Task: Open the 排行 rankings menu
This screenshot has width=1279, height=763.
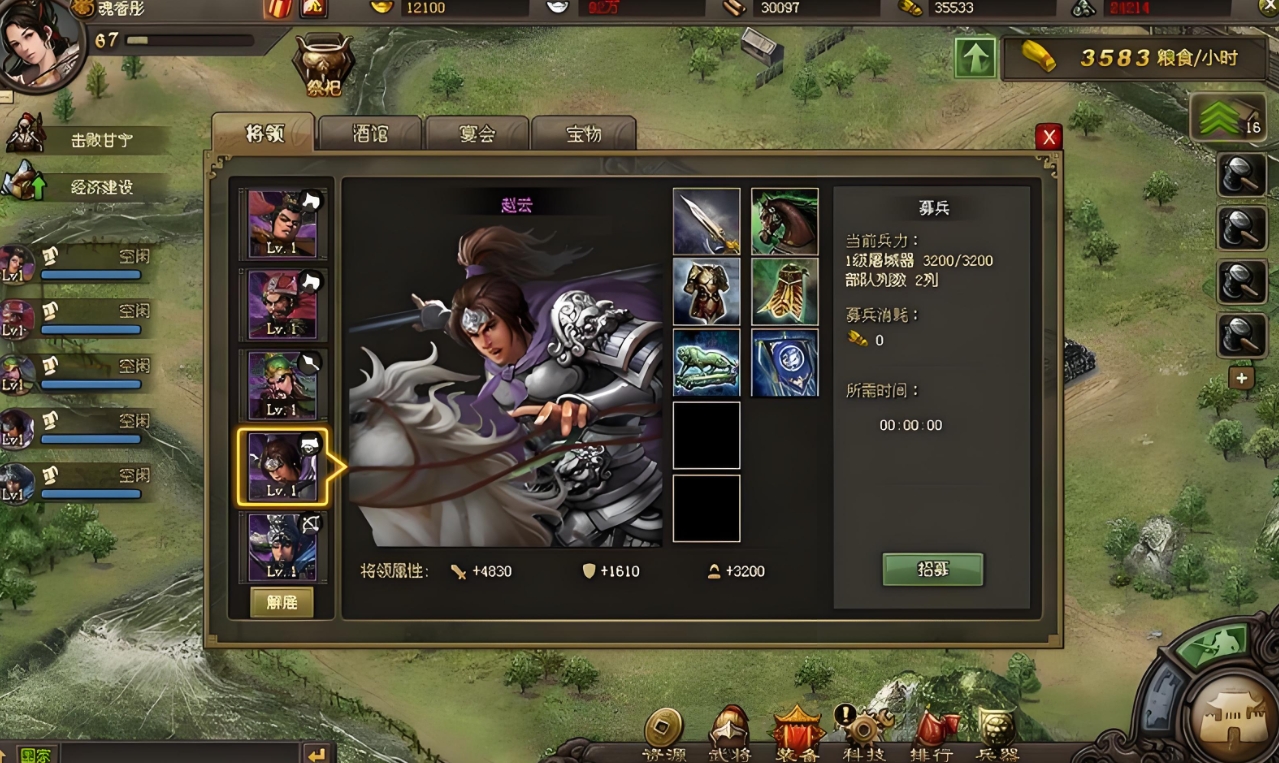Action: coord(931,735)
